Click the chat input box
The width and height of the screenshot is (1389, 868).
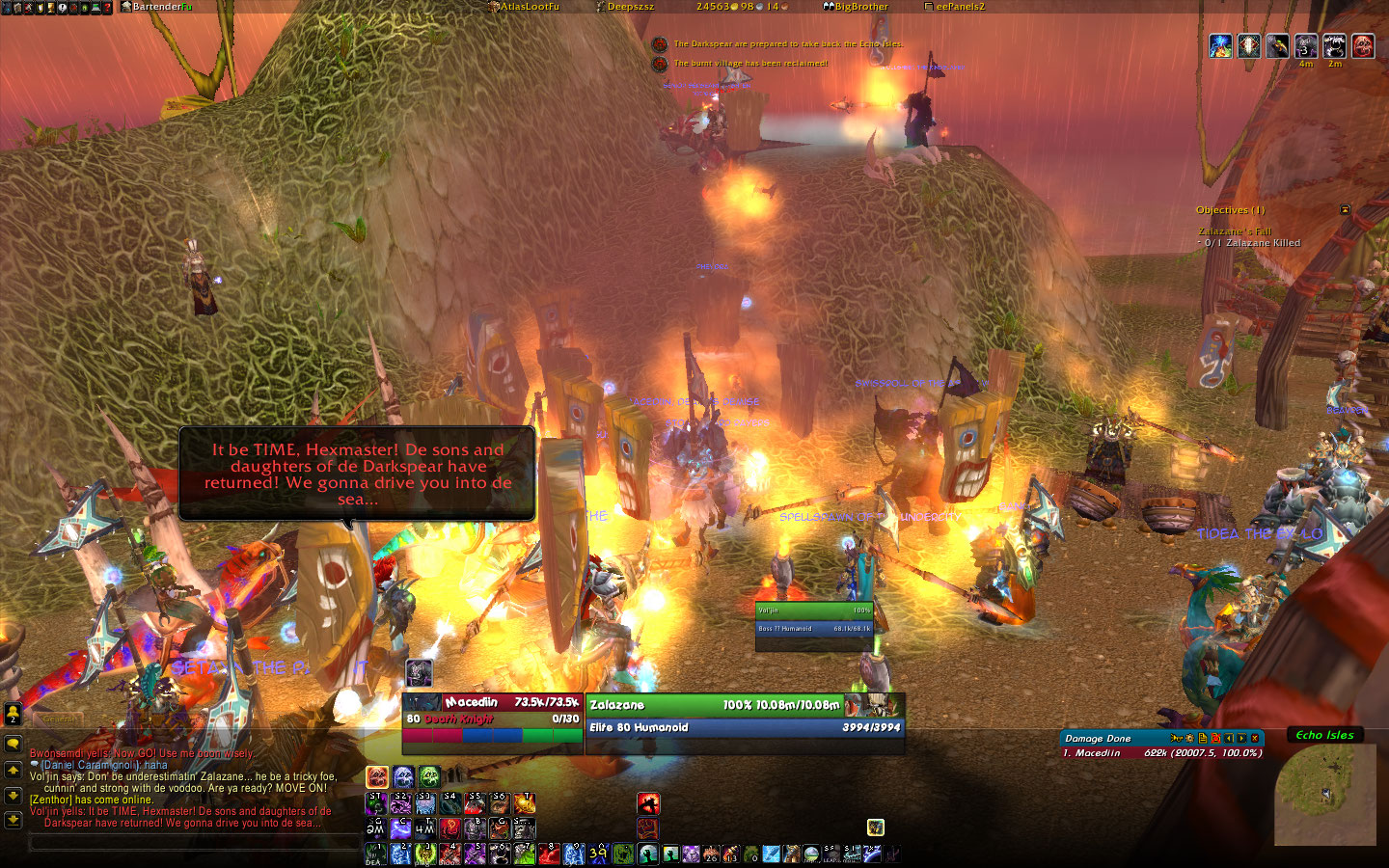[193, 844]
